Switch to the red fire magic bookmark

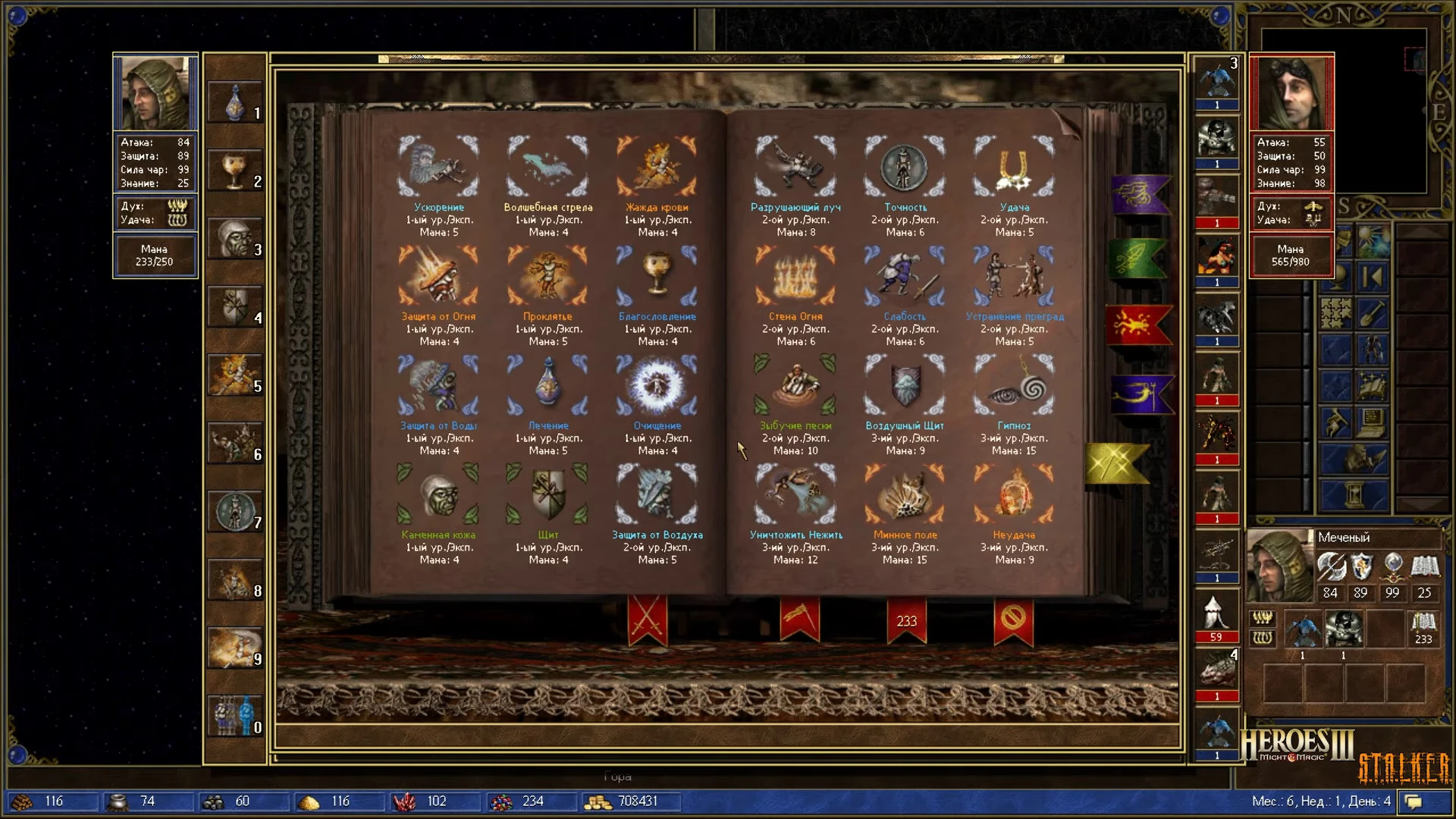tap(1137, 326)
